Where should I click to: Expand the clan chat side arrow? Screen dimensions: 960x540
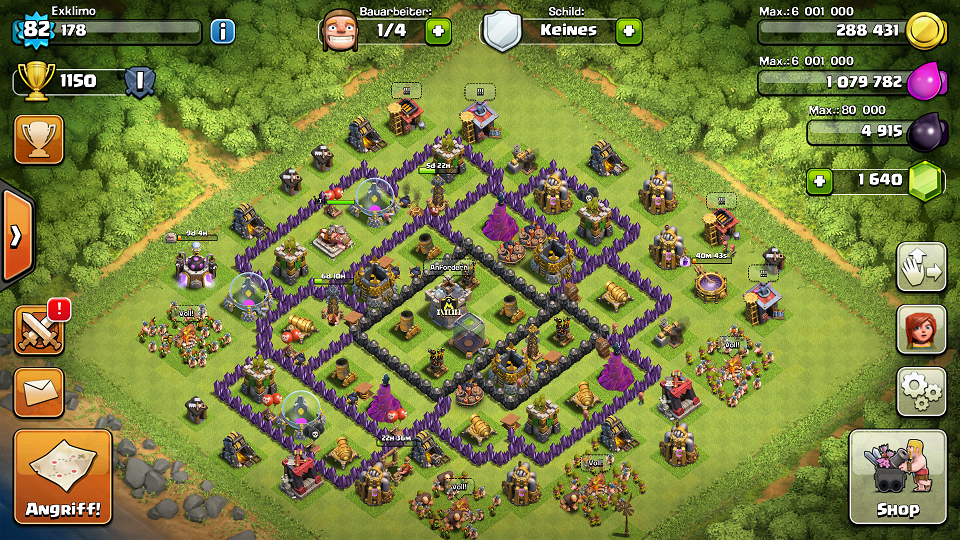pyautogui.click(x=16, y=236)
